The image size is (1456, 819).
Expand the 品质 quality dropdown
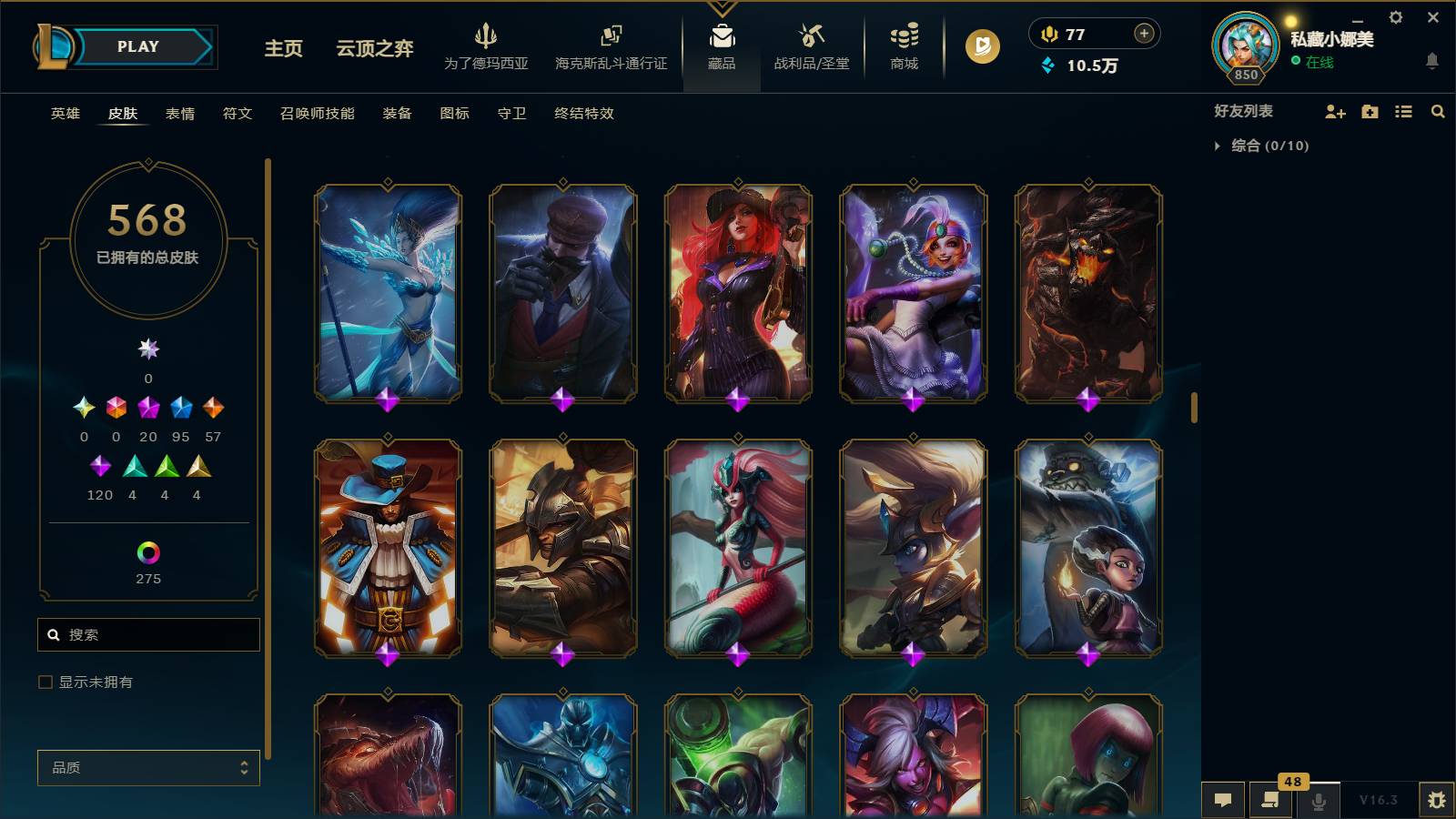pos(148,767)
